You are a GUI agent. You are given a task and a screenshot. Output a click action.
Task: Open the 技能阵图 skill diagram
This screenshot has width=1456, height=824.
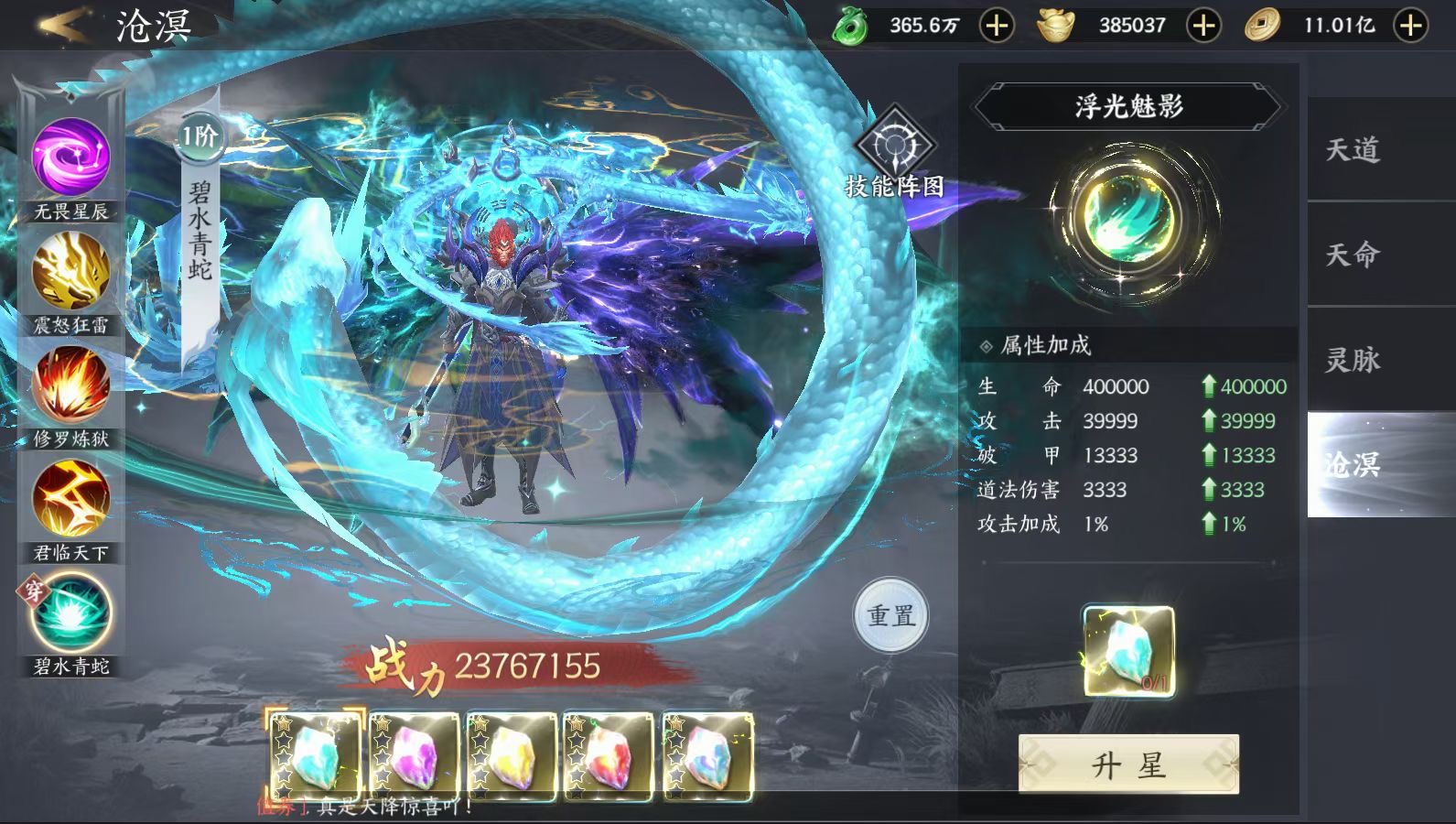(x=894, y=148)
